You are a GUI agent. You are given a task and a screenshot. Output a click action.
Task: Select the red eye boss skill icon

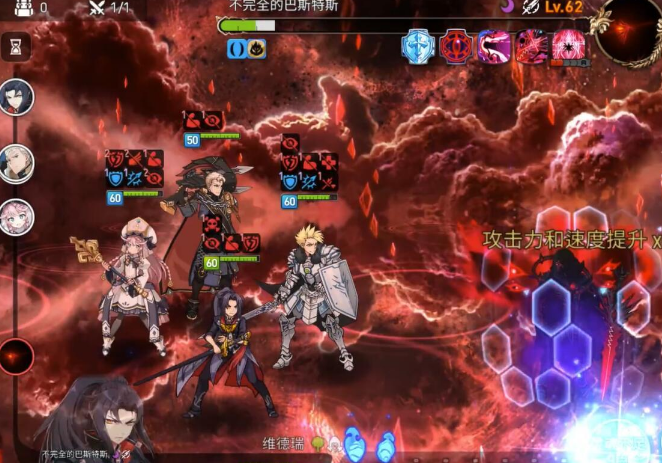(456, 47)
